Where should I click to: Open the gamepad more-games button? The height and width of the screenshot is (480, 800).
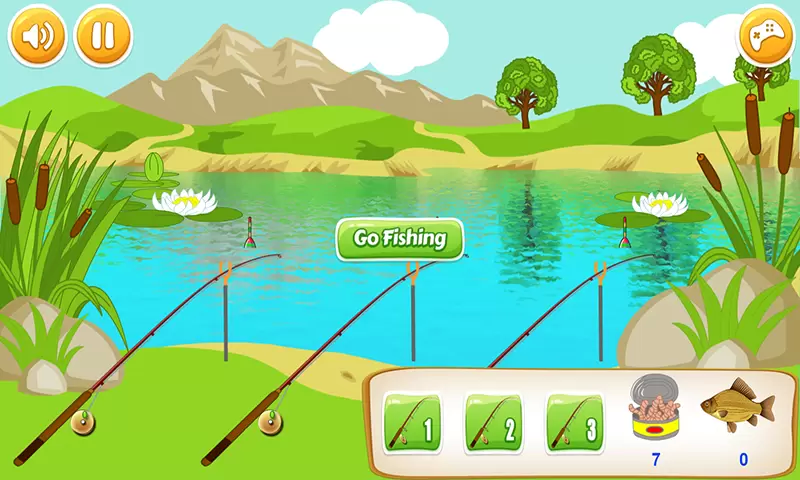765,36
